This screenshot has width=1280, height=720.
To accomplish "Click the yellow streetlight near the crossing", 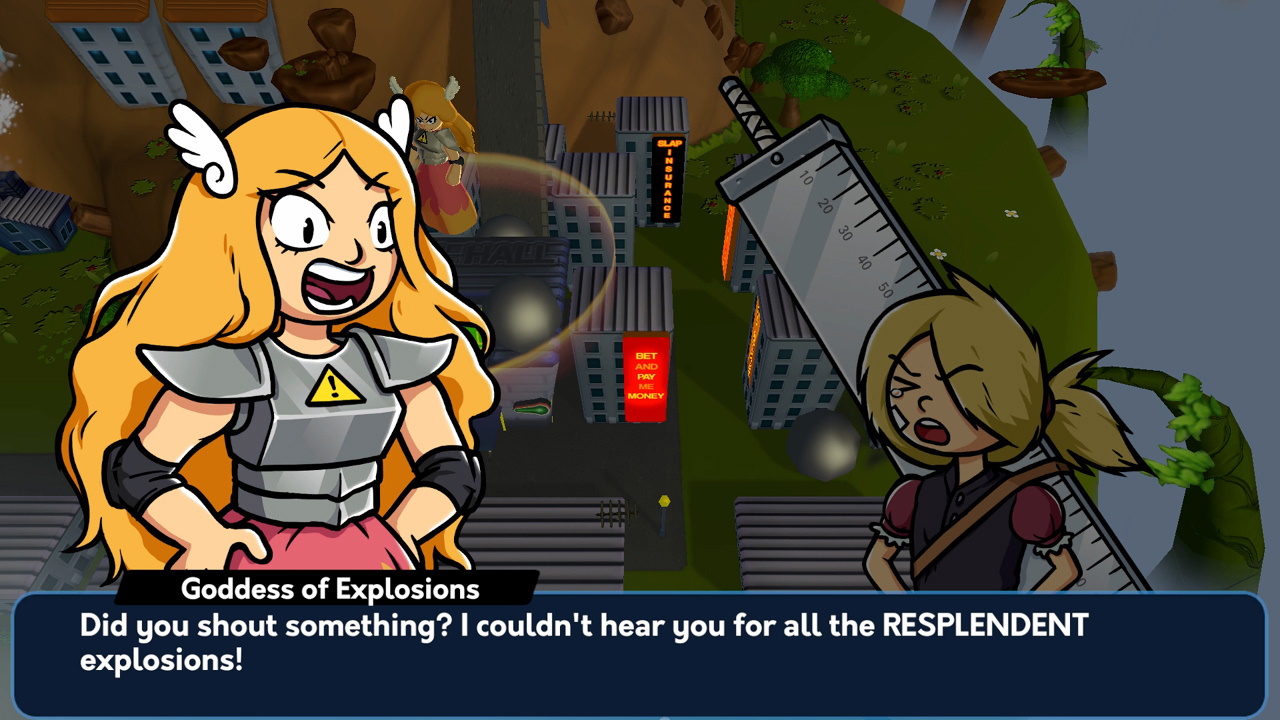I will tap(663, 501).
